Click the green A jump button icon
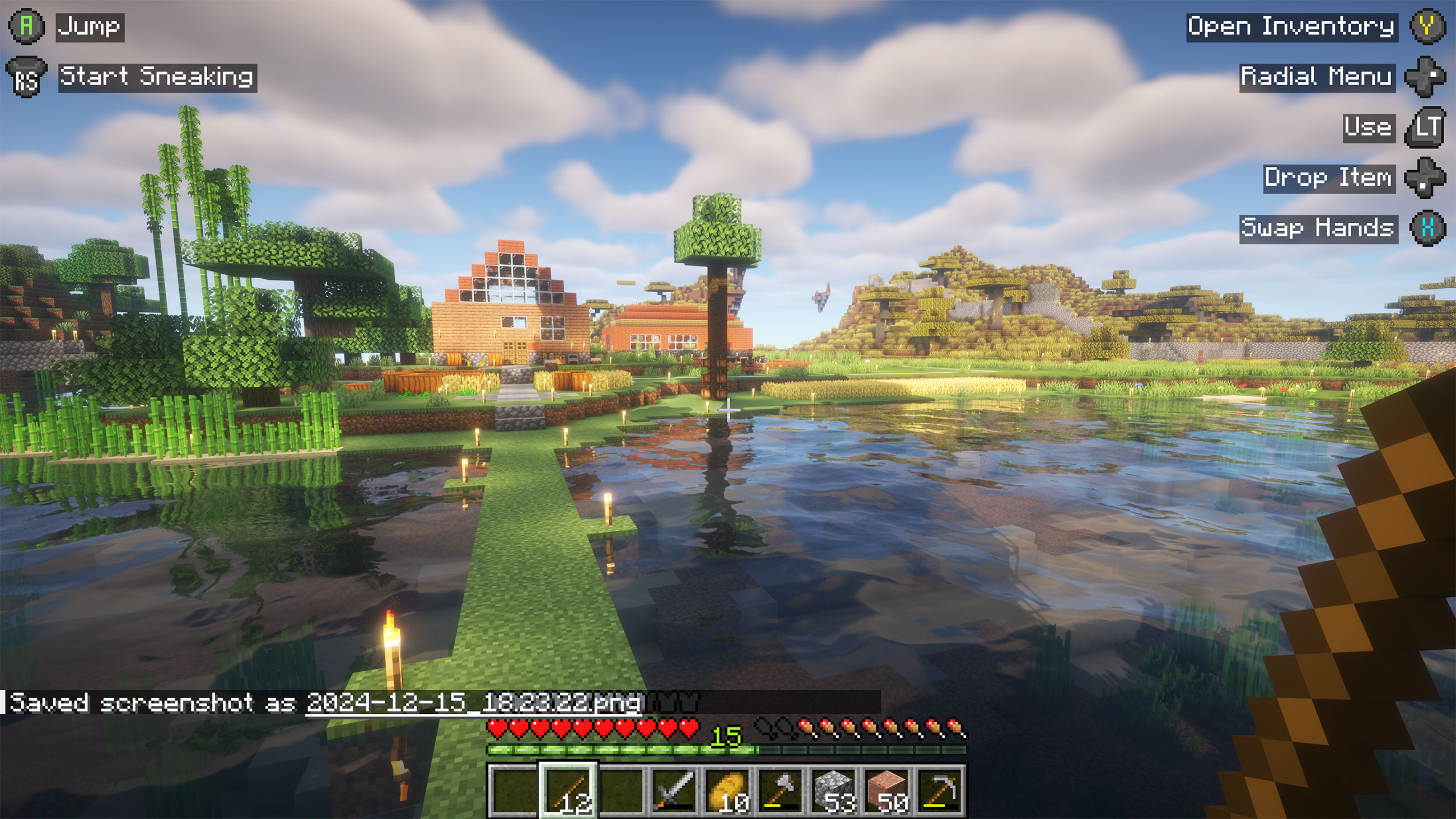Viewport: 1456px width, 819px height. point(26,25)
